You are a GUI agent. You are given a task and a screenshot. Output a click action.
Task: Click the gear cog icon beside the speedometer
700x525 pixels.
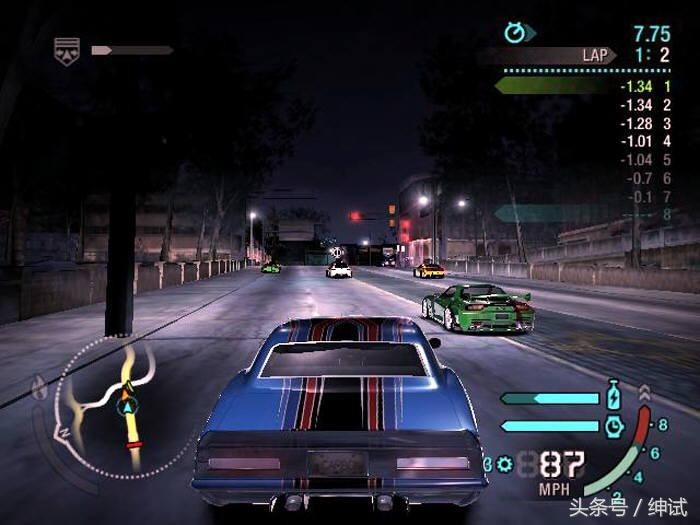coord(504,464)
